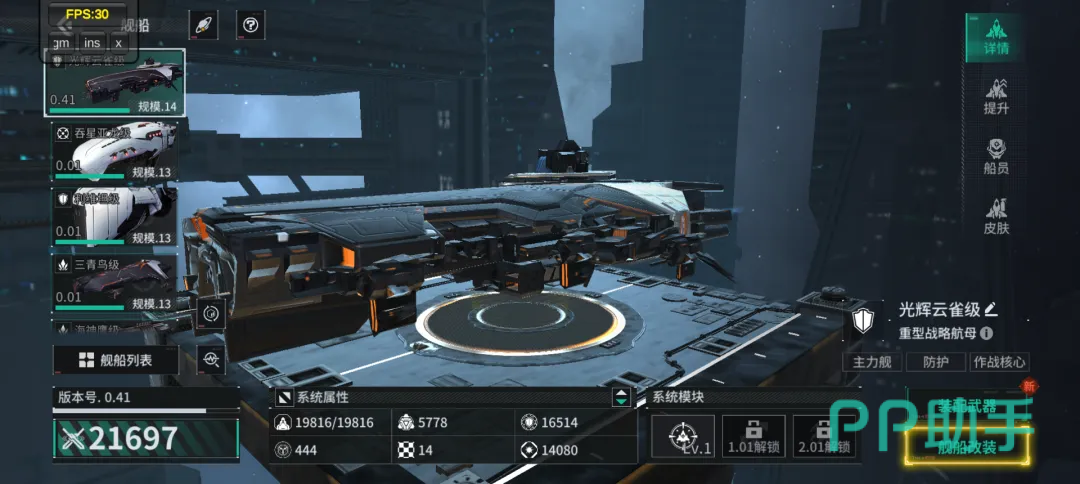Collapse the 系统属性 panel arrow toggle
The height and width of the screenshot is (484, 1080).
(x=622, y=397)
